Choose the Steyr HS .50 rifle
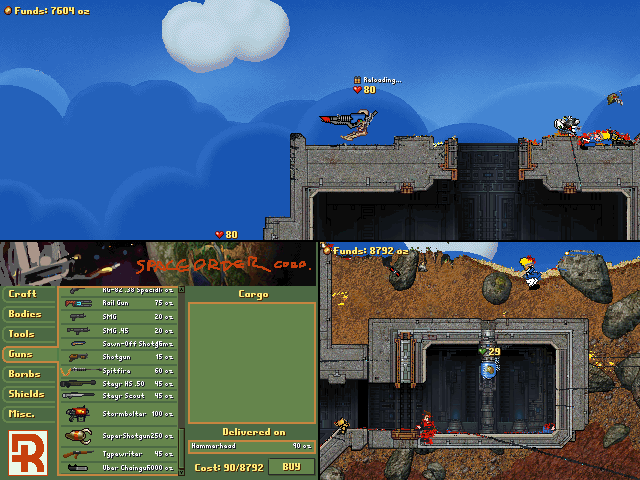The image size is (640, 480). [118, 383]
